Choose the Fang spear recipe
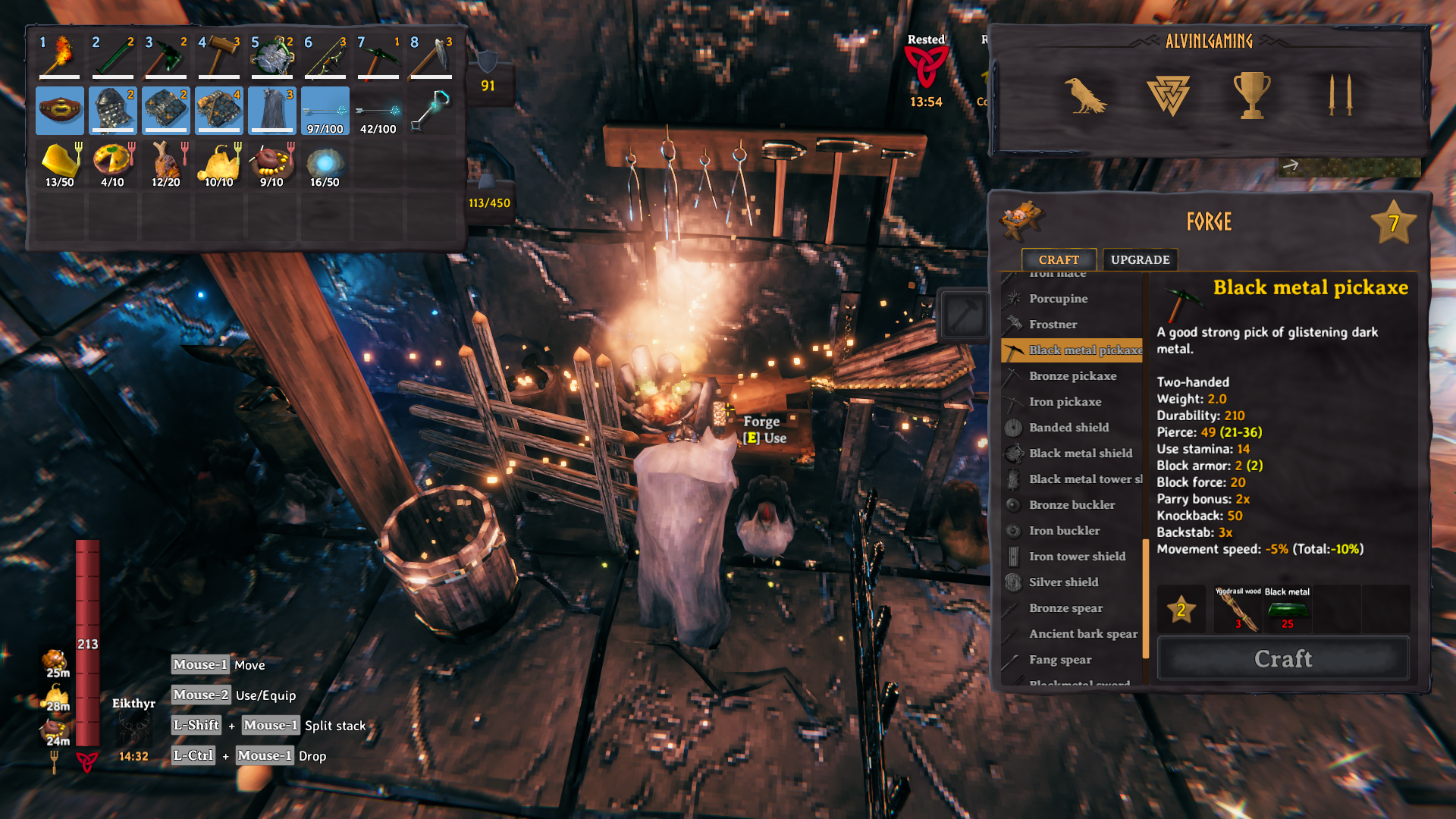The width and height of the screenshot is (1456, 819). click(1060, 660)
